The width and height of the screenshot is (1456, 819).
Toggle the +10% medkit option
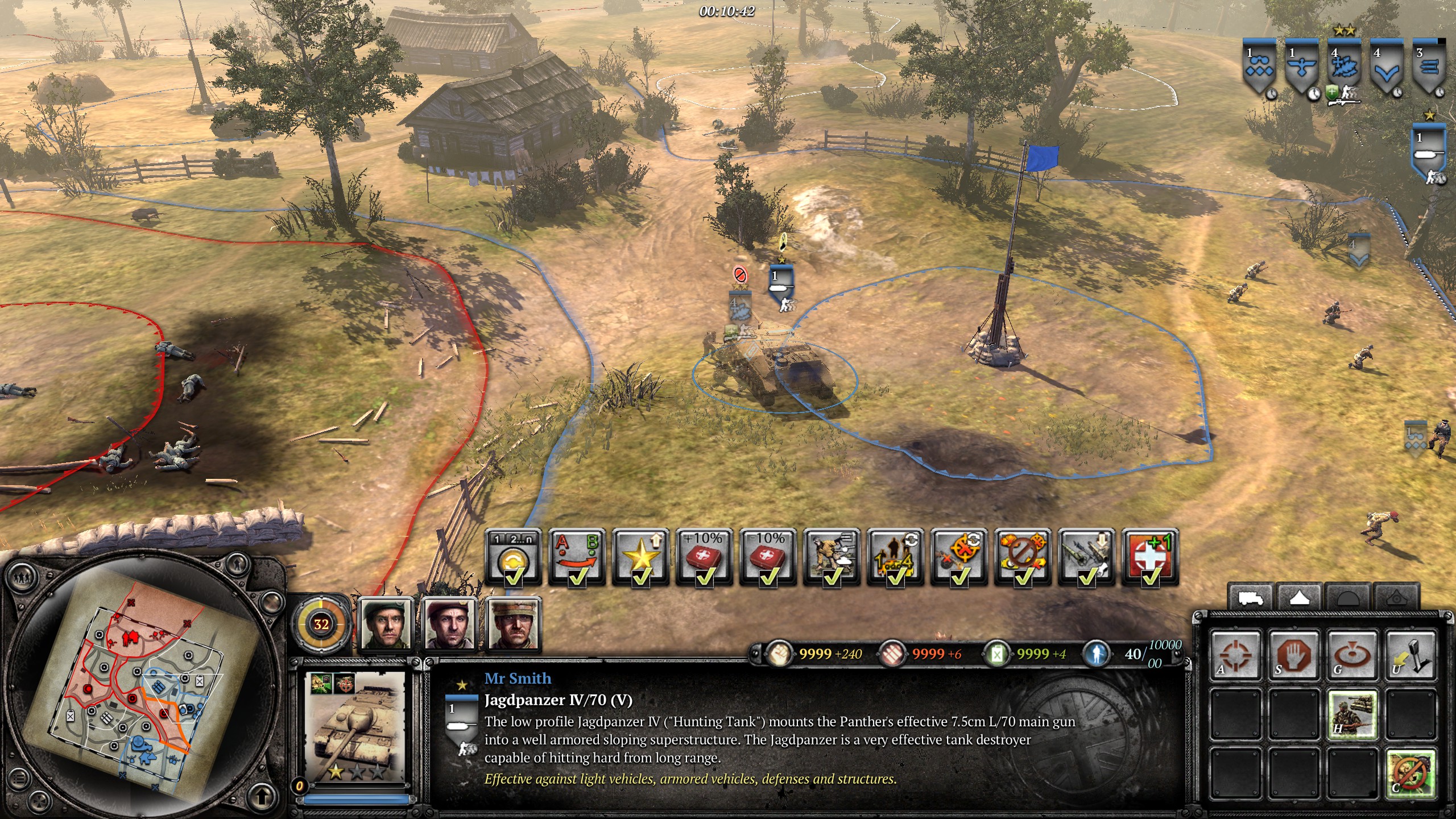click(x=704, y=557)
